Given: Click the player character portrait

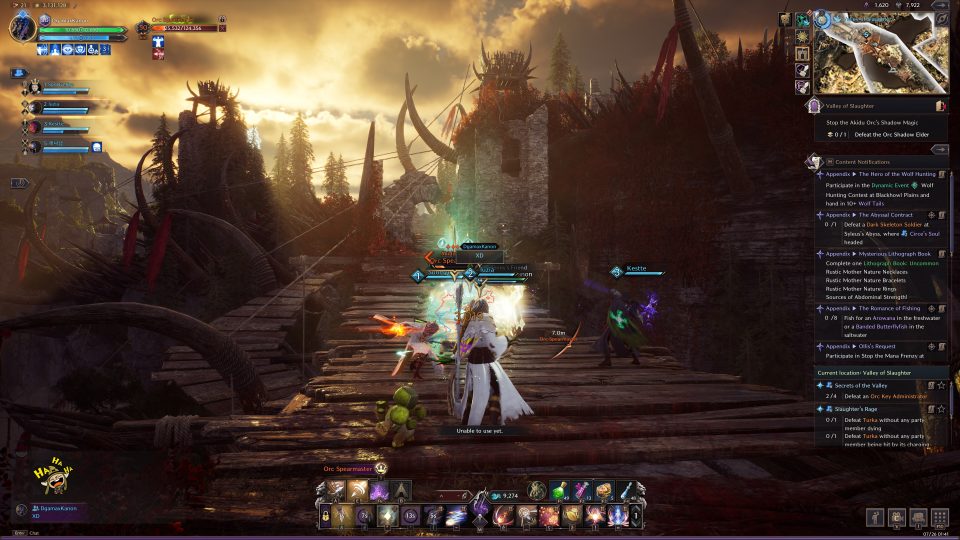Looking at the screenshot, I should [x=24, y=27].
